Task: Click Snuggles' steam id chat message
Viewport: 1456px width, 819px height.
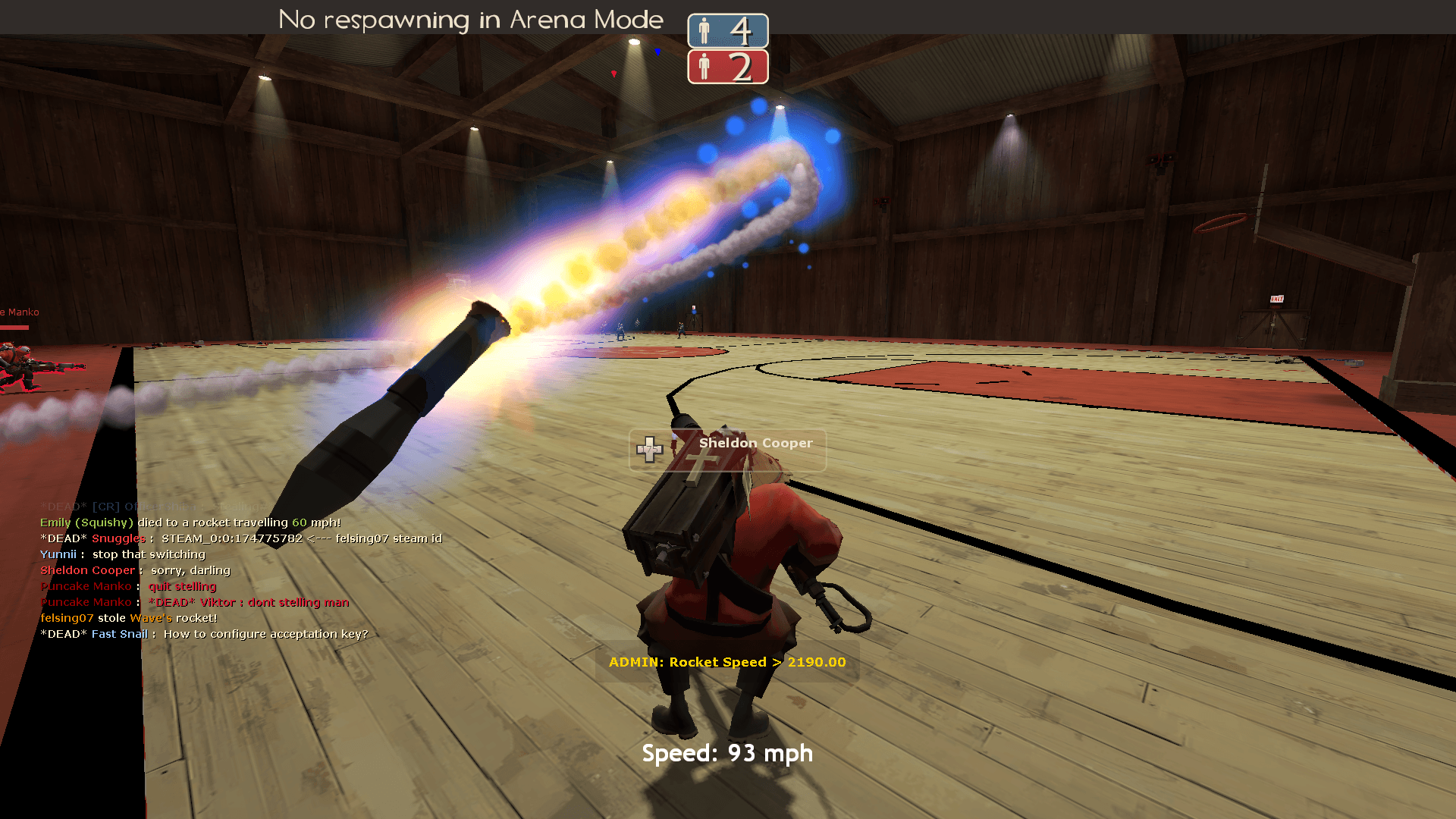Action: pyautogui.click(x=301, y=538)
